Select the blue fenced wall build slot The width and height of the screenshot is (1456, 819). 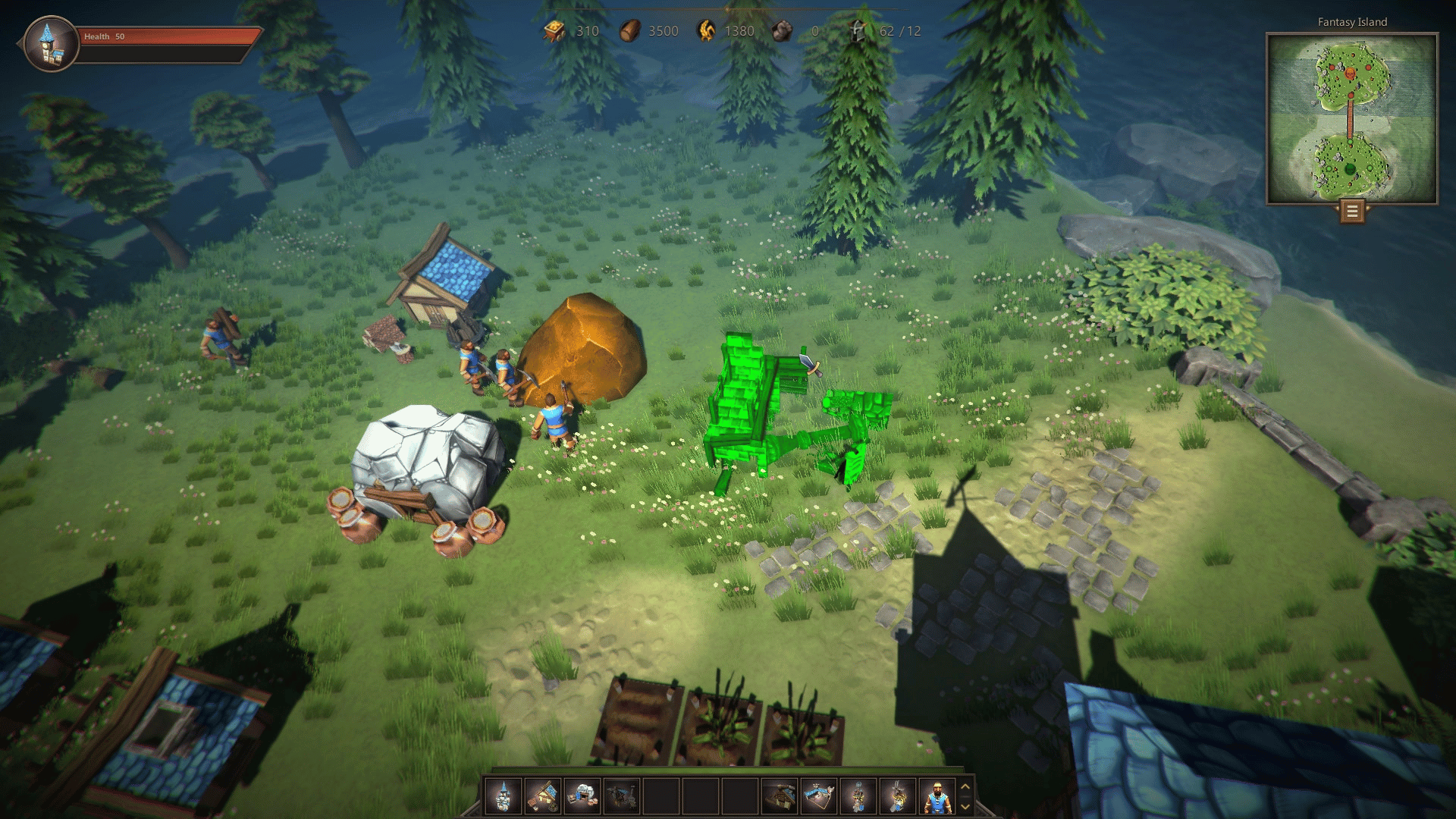point(819,797)
